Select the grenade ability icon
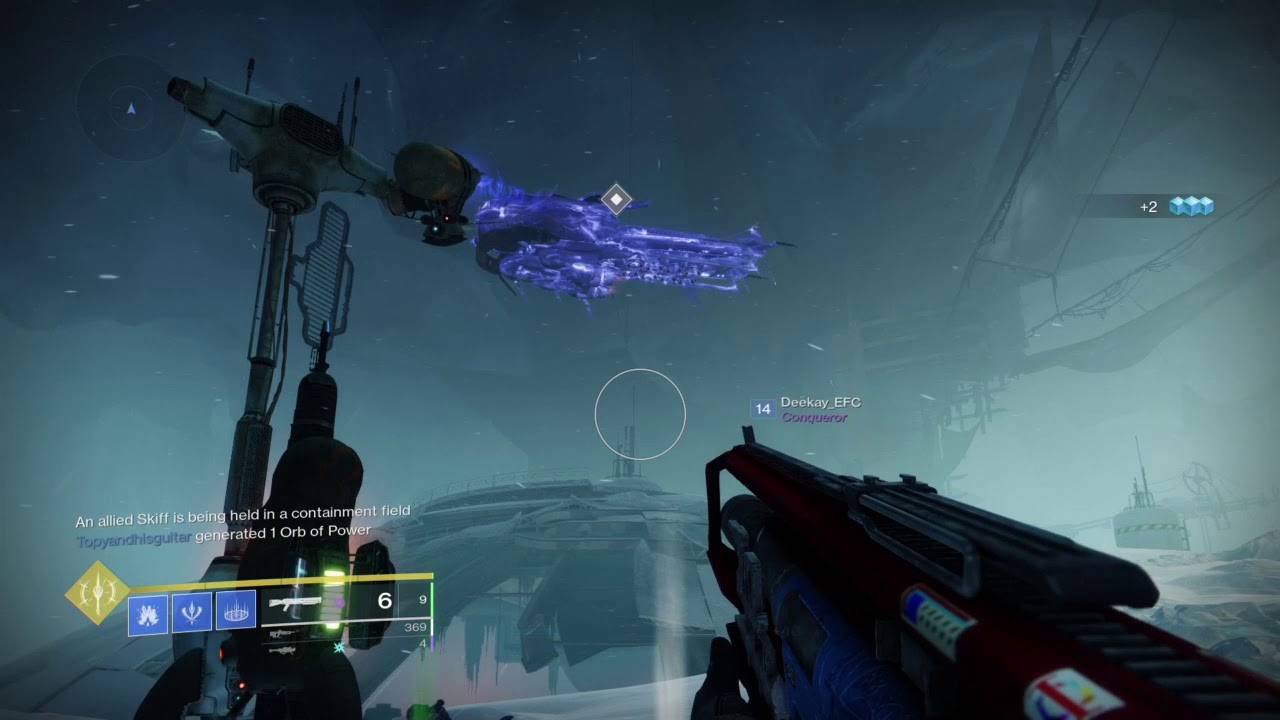The image size is (1280, 720). pyautogui.click(x=148, y=612)
